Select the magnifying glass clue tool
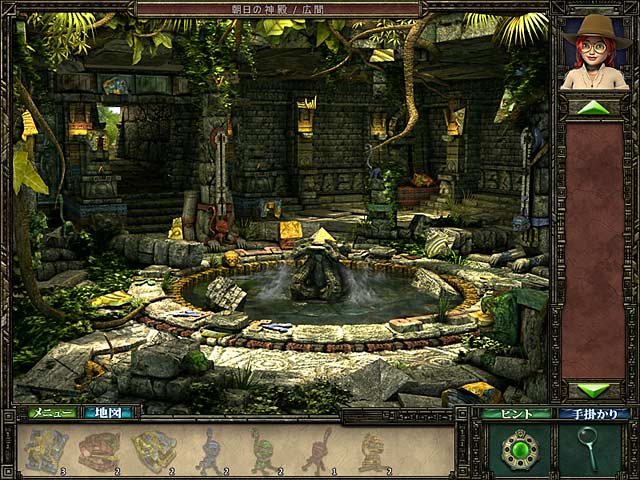 coord(589,448)
